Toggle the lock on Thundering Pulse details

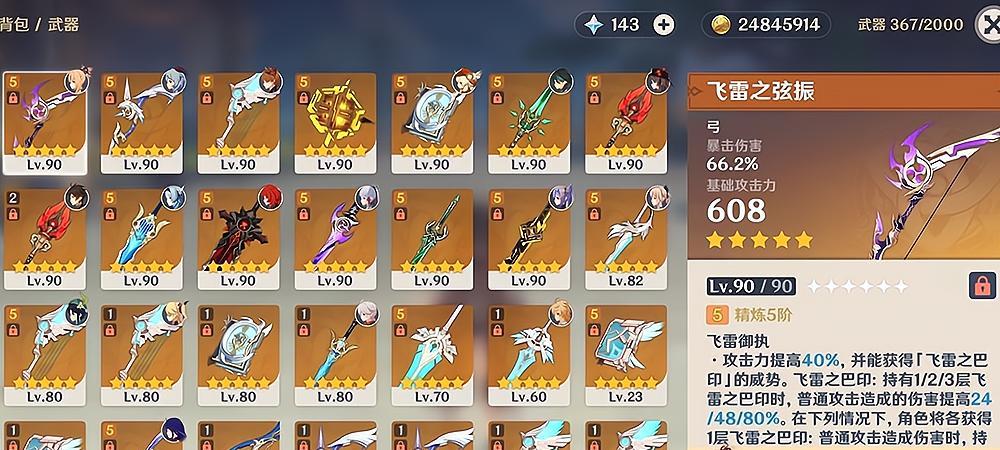[981, 286]
